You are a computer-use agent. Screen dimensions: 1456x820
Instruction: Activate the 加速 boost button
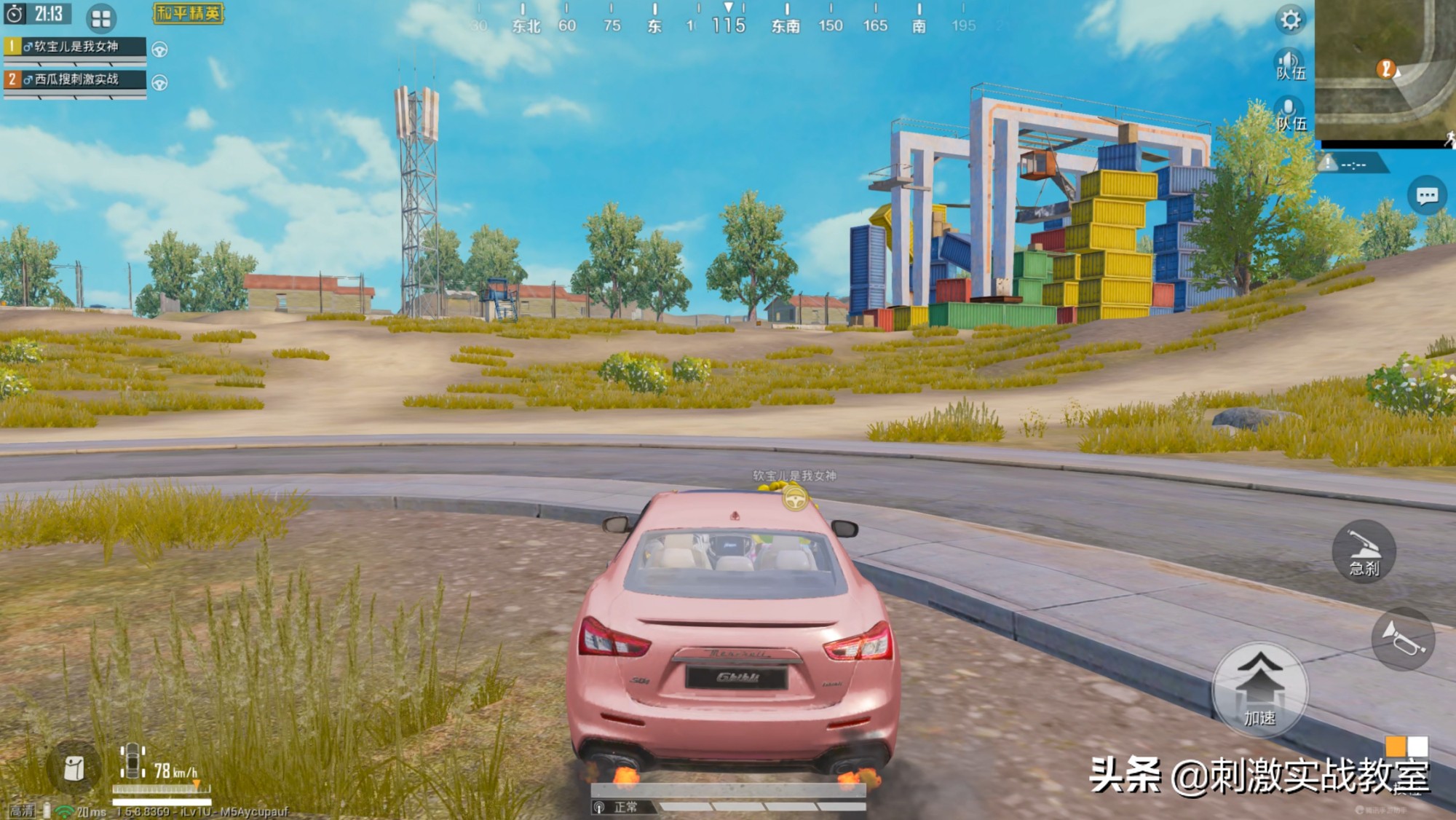click(1259, 688)
